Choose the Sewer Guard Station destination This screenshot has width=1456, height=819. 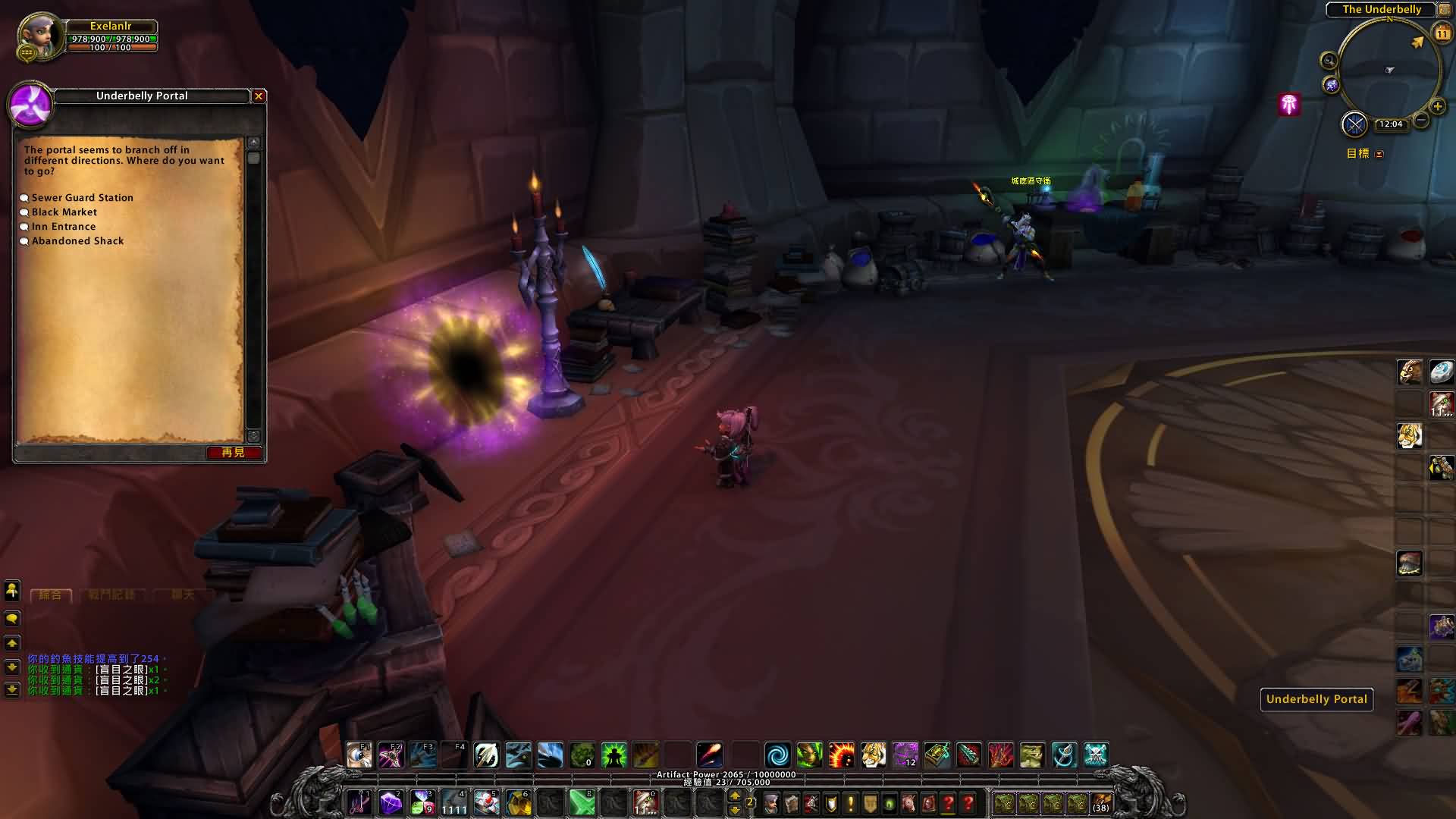click(x=82, y=198)
